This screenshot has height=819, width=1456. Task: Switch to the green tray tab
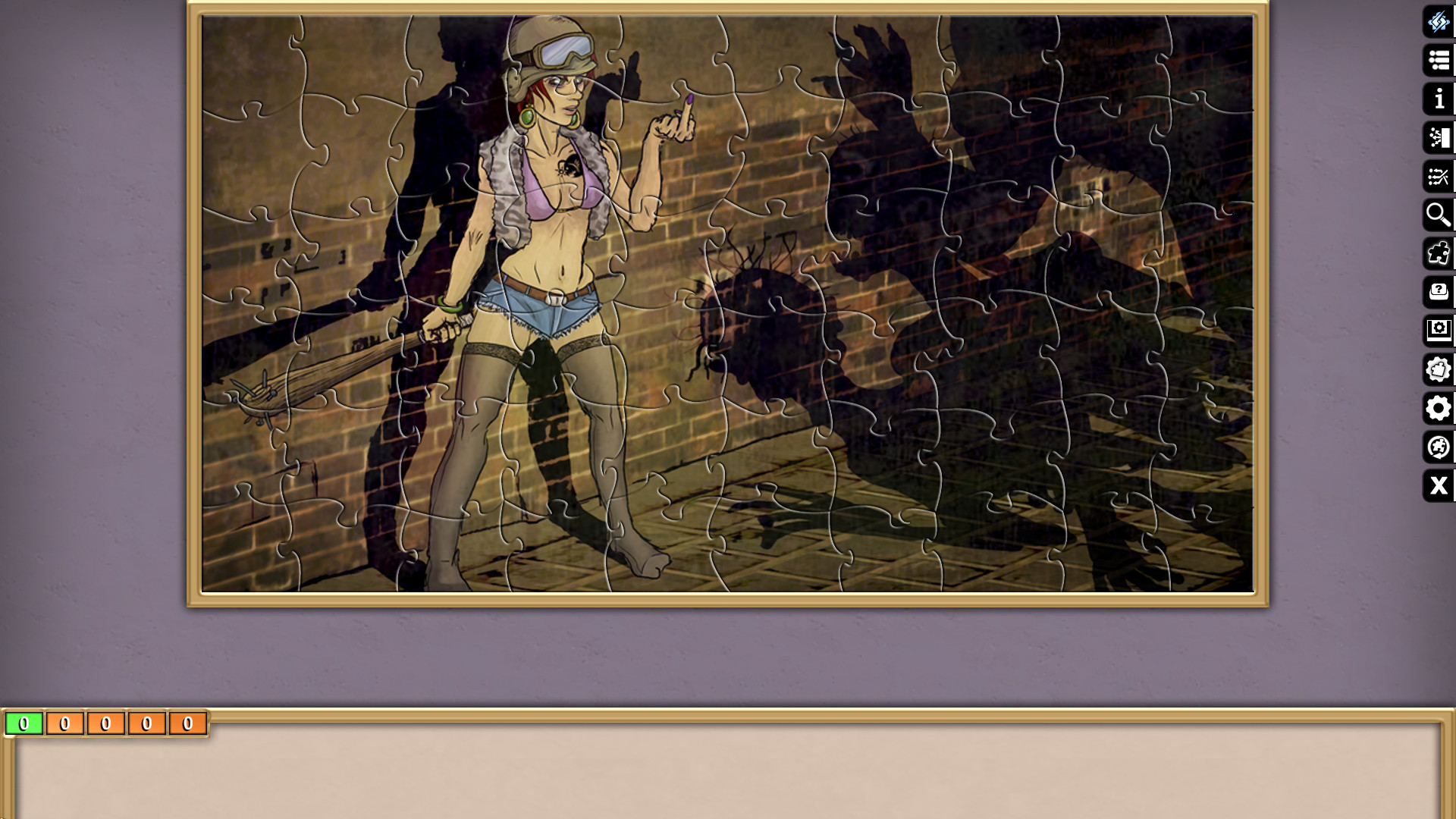point(26,723)
